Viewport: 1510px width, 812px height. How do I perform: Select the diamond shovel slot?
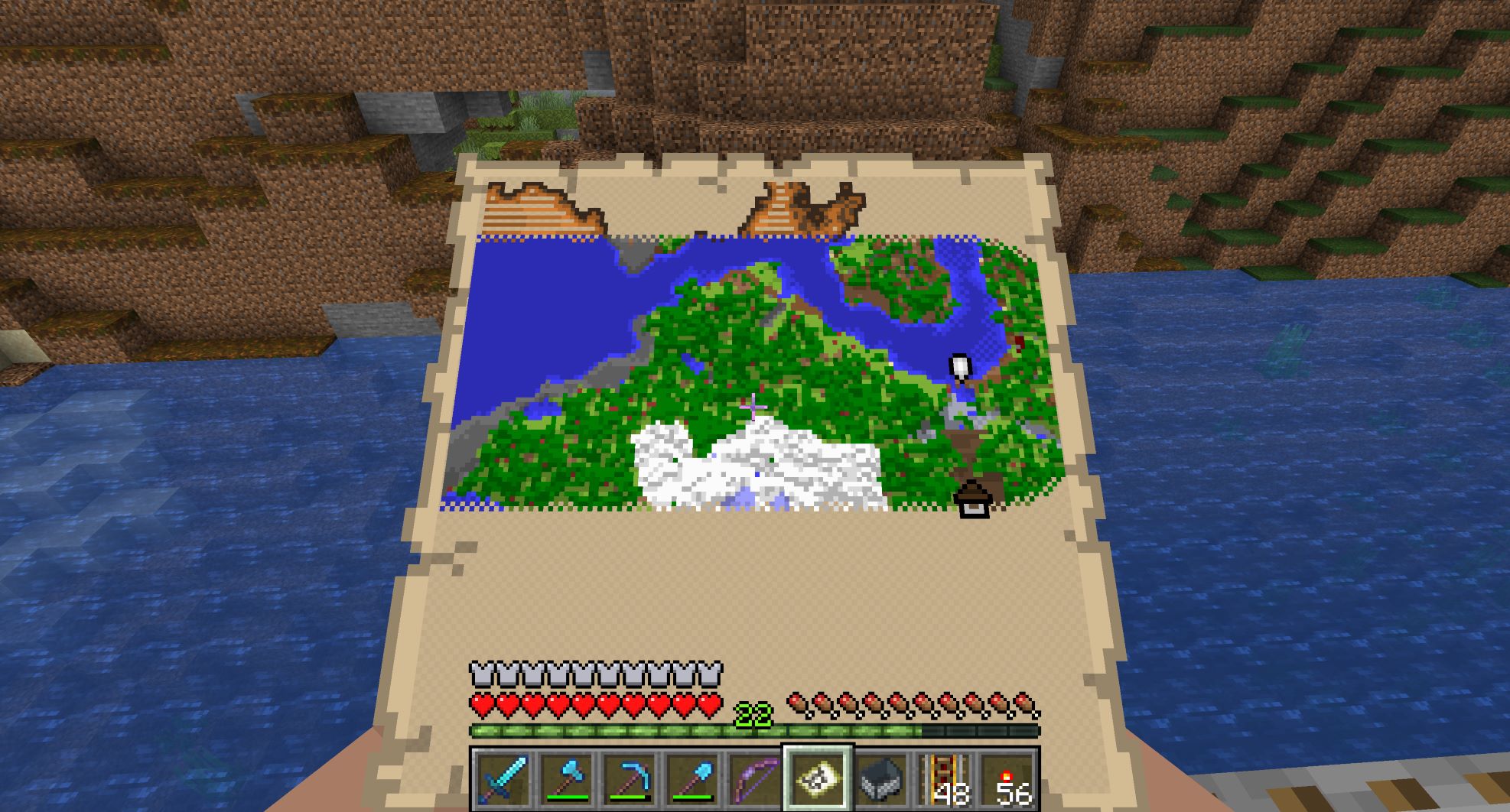click(692, 779)
